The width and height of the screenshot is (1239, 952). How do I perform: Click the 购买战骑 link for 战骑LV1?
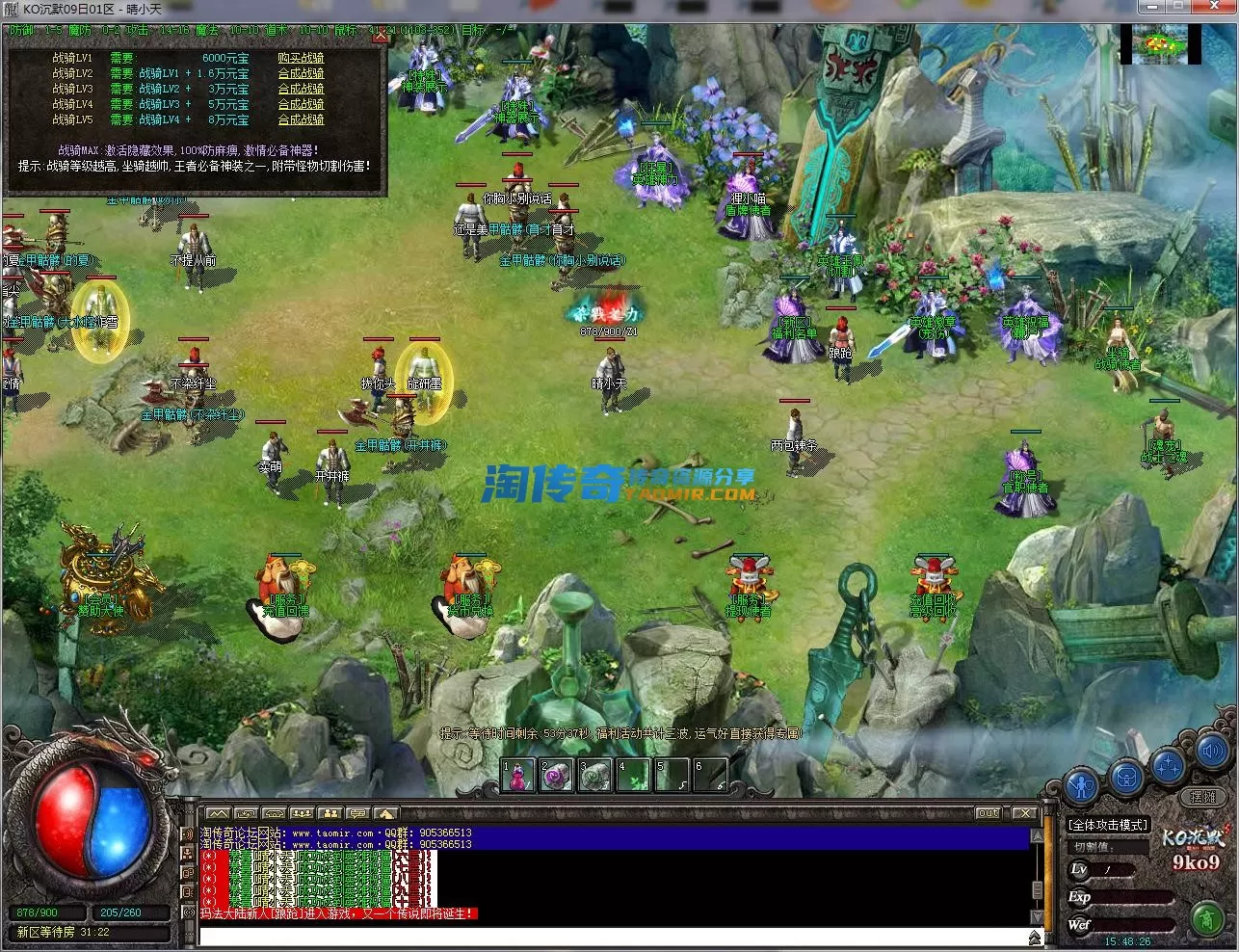(301, 58)
